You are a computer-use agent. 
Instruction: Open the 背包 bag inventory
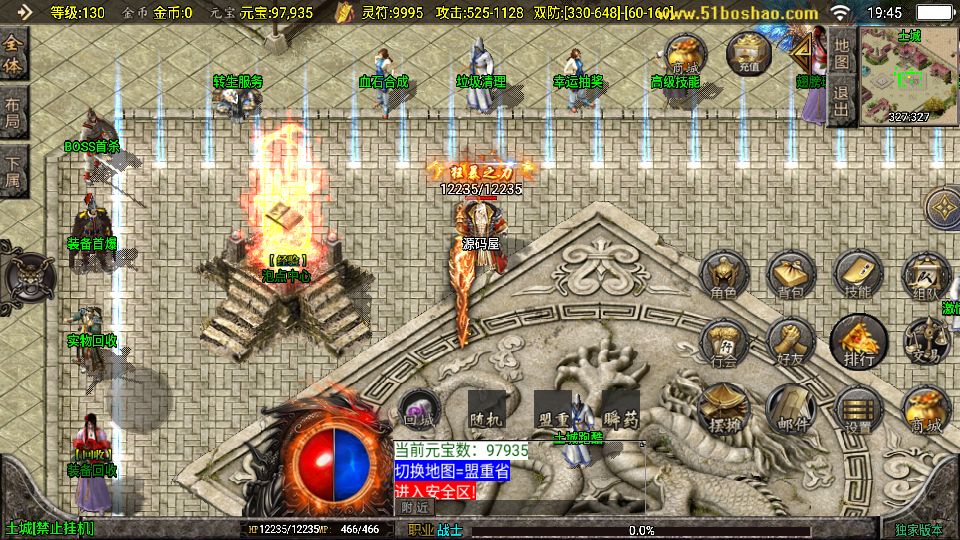point(791,276)
